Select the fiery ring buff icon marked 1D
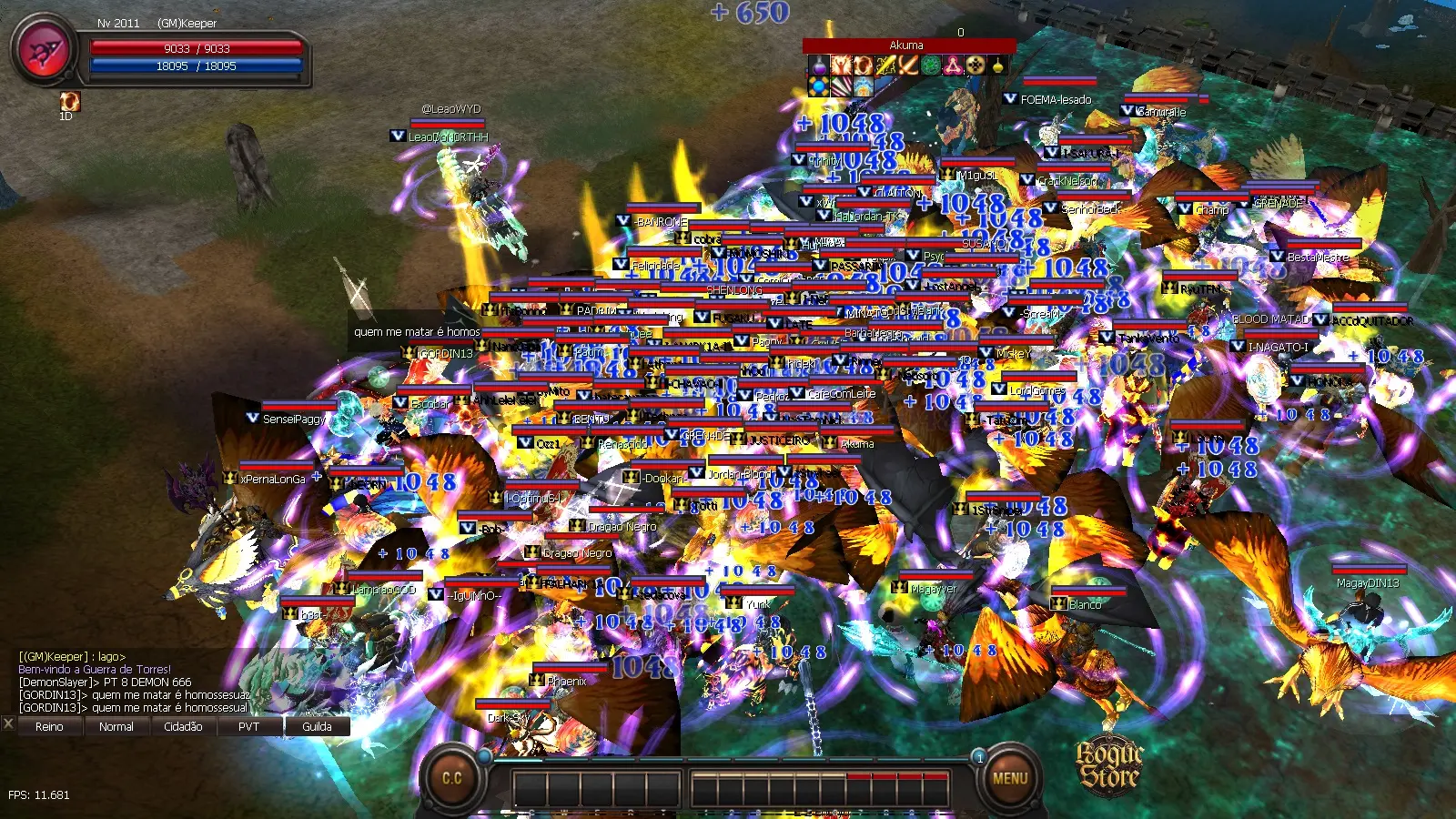The width and height of the screenshot is (1456, 819). point(69,101)
